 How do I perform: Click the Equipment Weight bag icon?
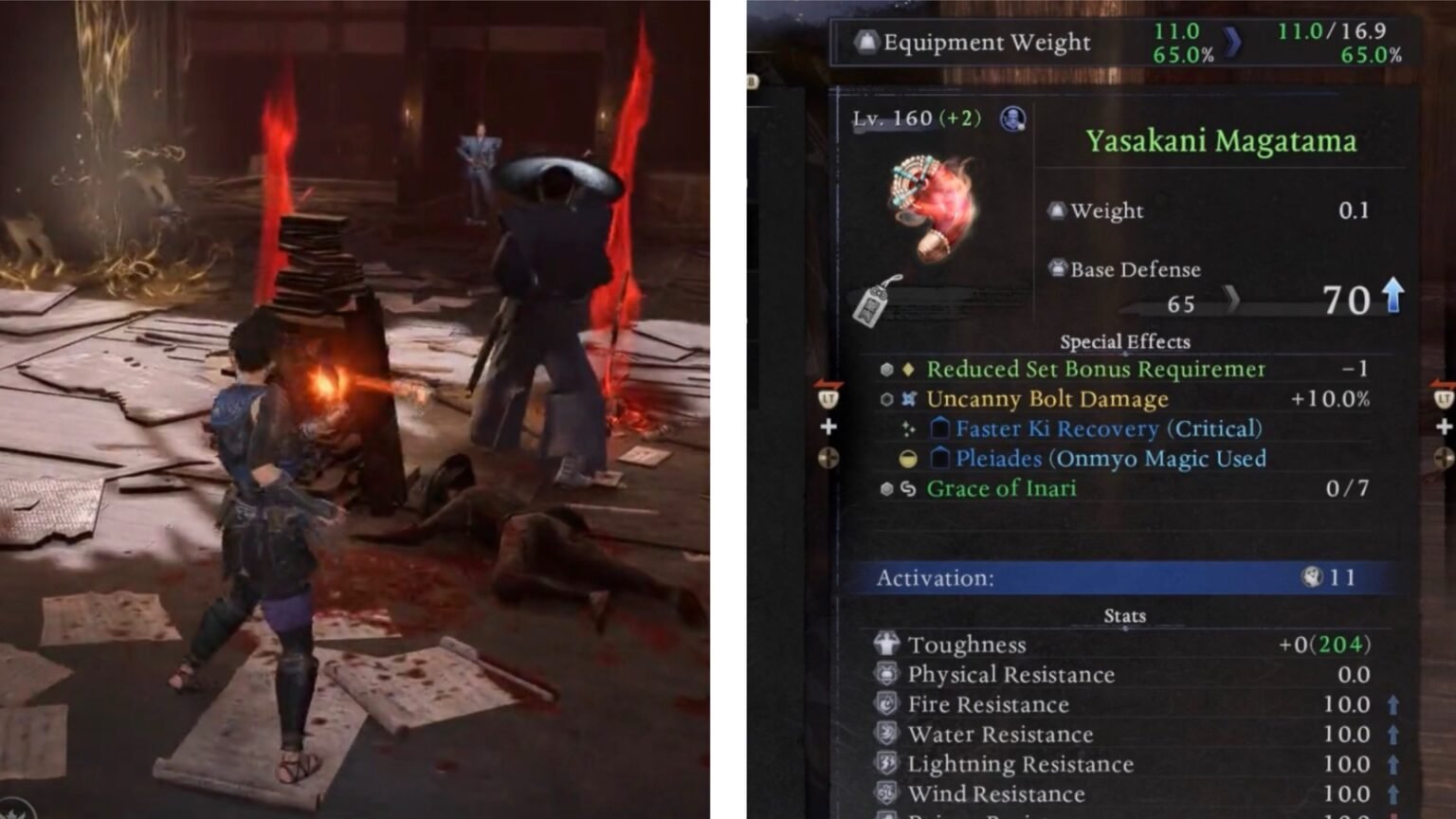[865, 42]
